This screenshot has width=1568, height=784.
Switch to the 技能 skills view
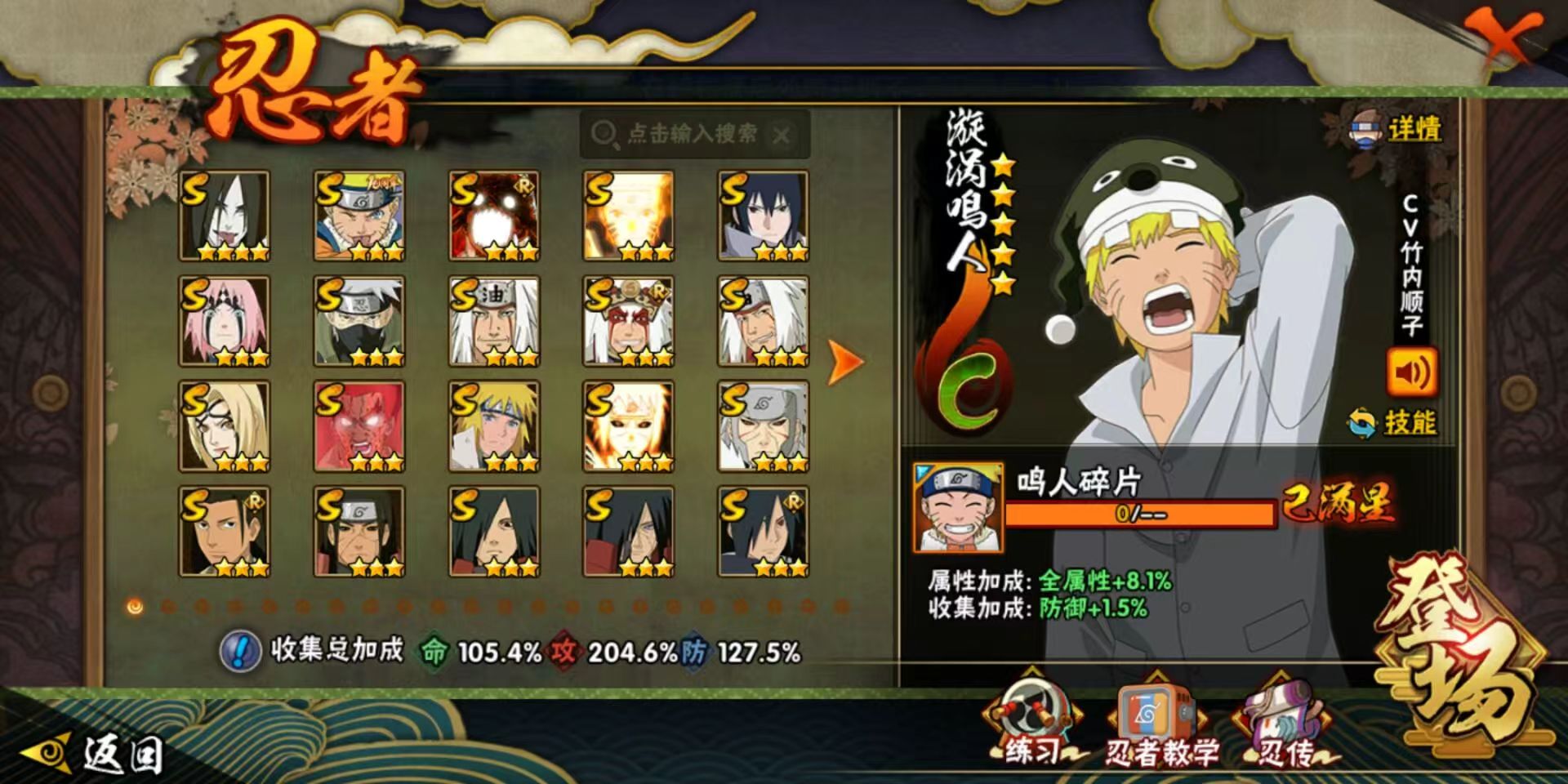[x=1393, y=423]
